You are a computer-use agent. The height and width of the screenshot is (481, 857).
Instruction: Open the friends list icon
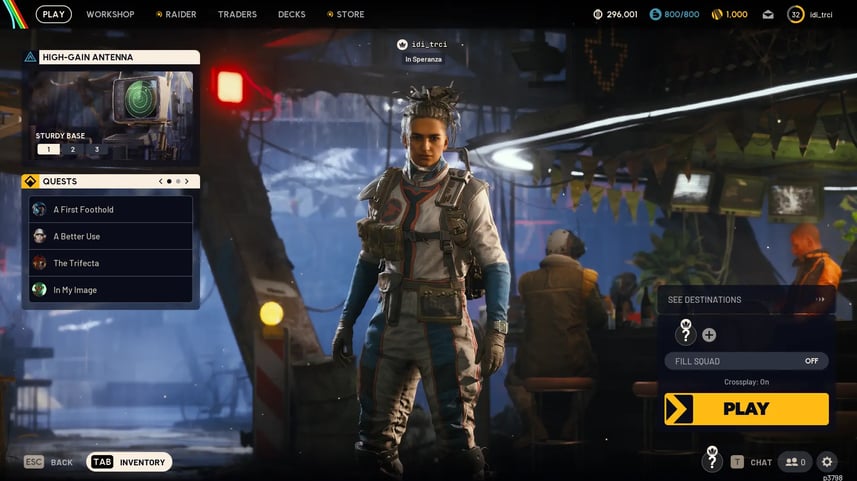[x=796, y=462]
